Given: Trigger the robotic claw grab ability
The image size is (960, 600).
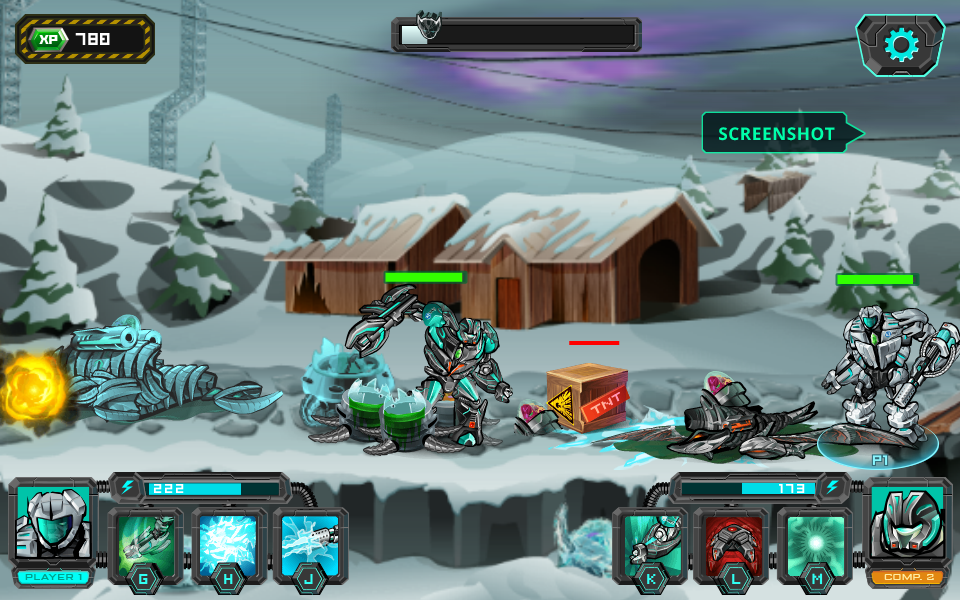Looking at the screenshot, I should (650, 544).
